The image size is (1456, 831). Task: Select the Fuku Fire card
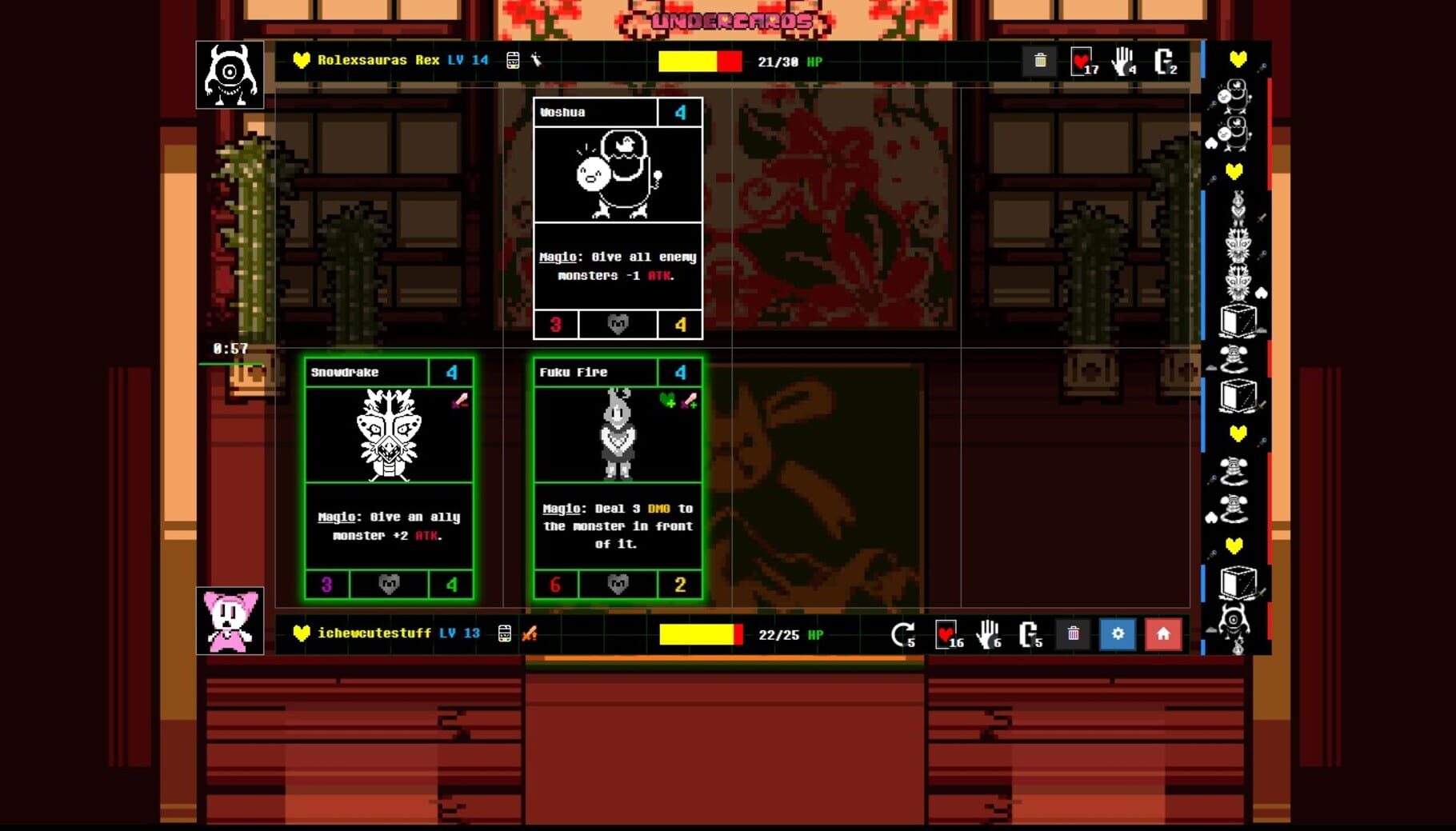(617, 480)
